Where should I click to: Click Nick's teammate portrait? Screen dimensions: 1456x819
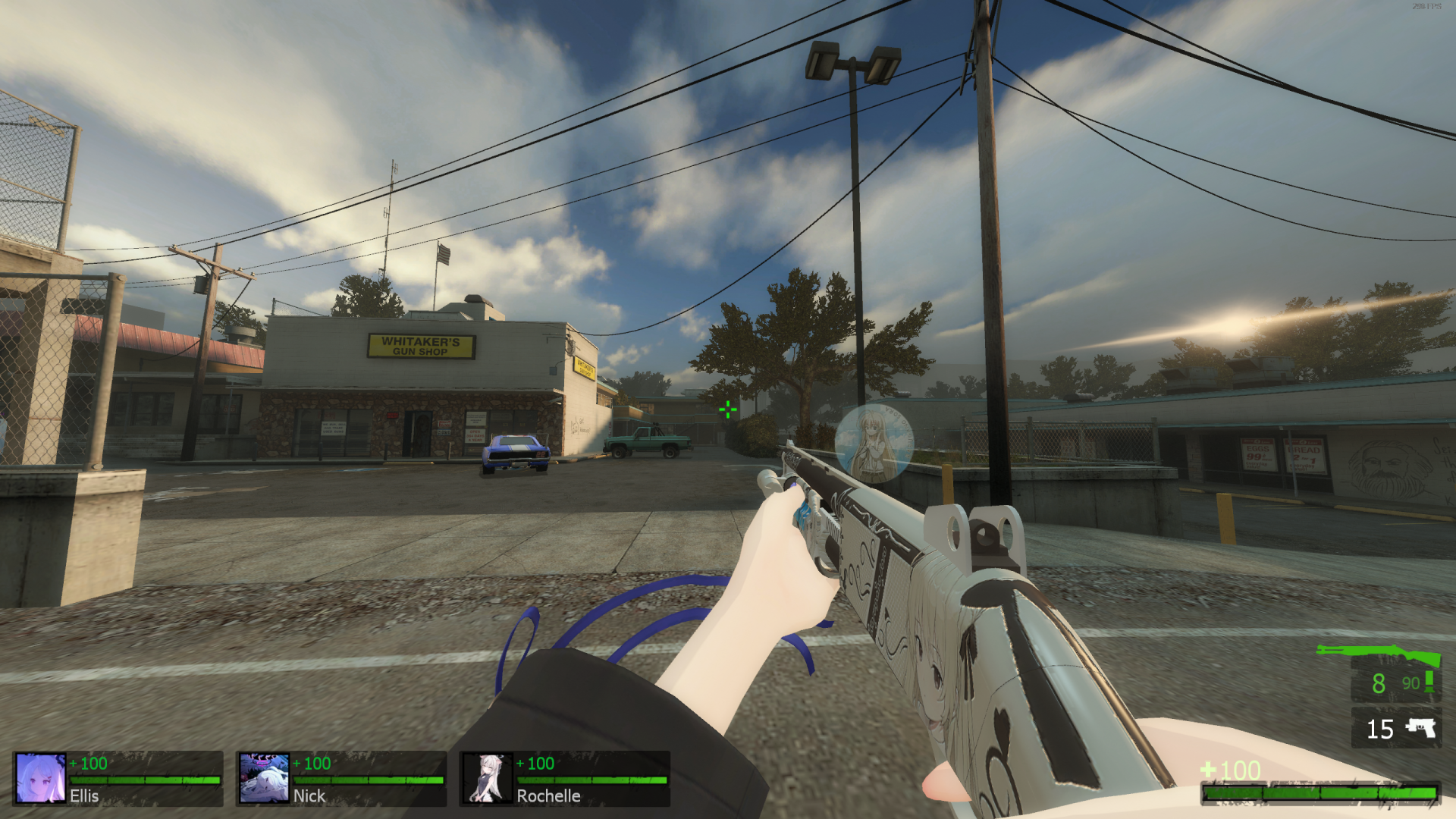(x=264, y=777)
